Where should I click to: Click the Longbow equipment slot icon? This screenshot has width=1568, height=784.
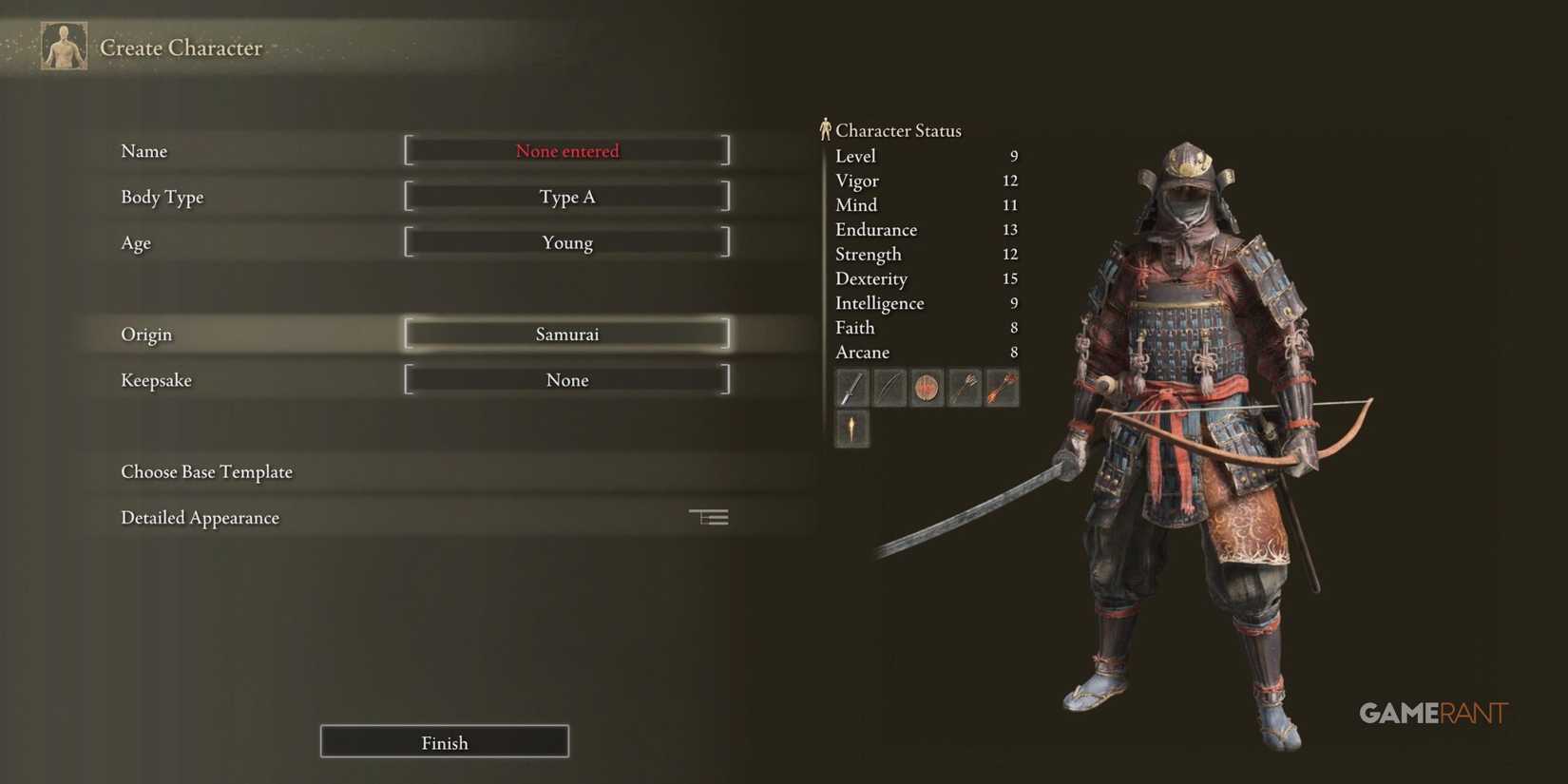[889, 388]
